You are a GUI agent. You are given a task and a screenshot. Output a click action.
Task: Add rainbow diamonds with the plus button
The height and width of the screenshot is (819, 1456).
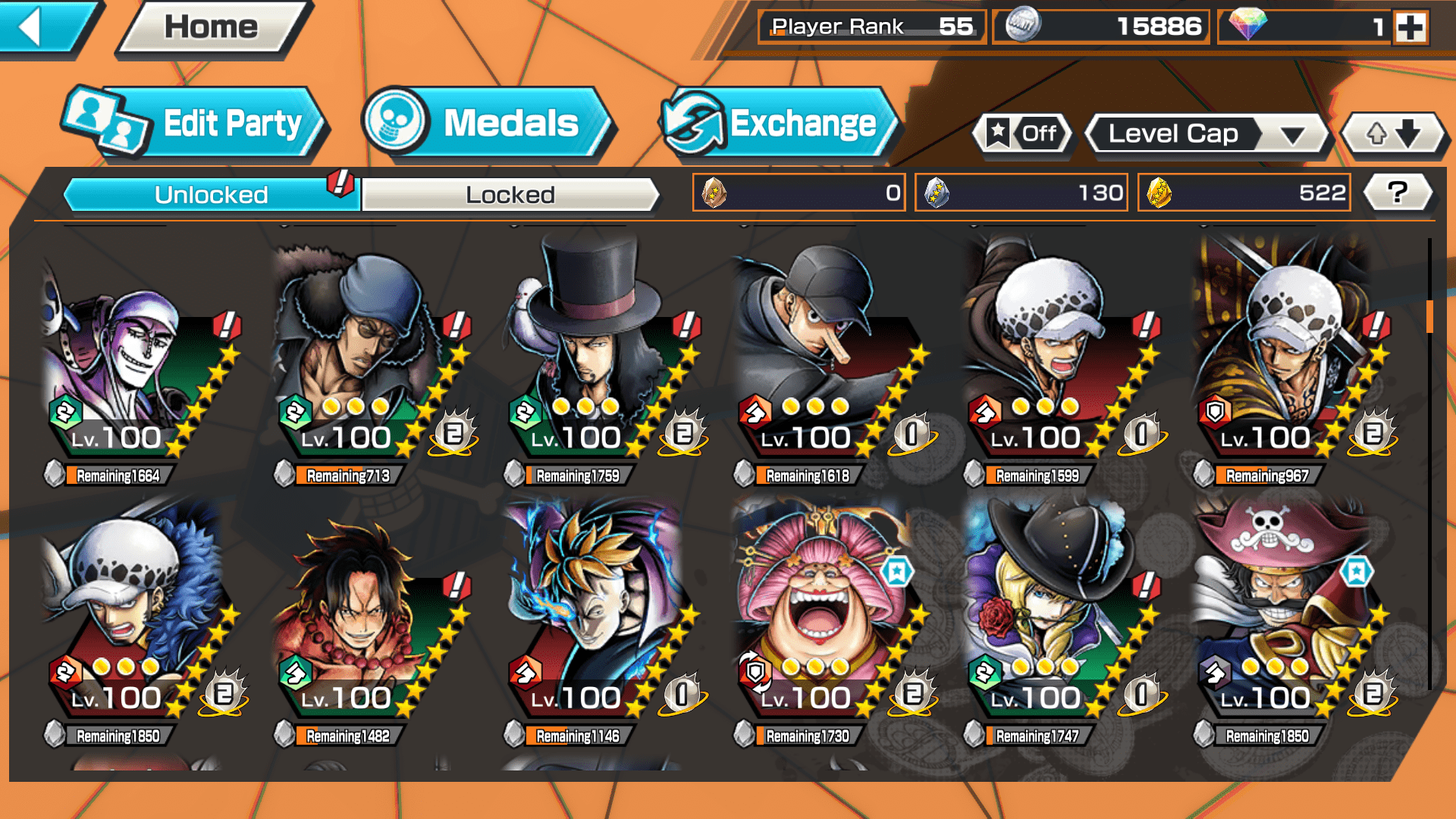(x=1411, y=27)
